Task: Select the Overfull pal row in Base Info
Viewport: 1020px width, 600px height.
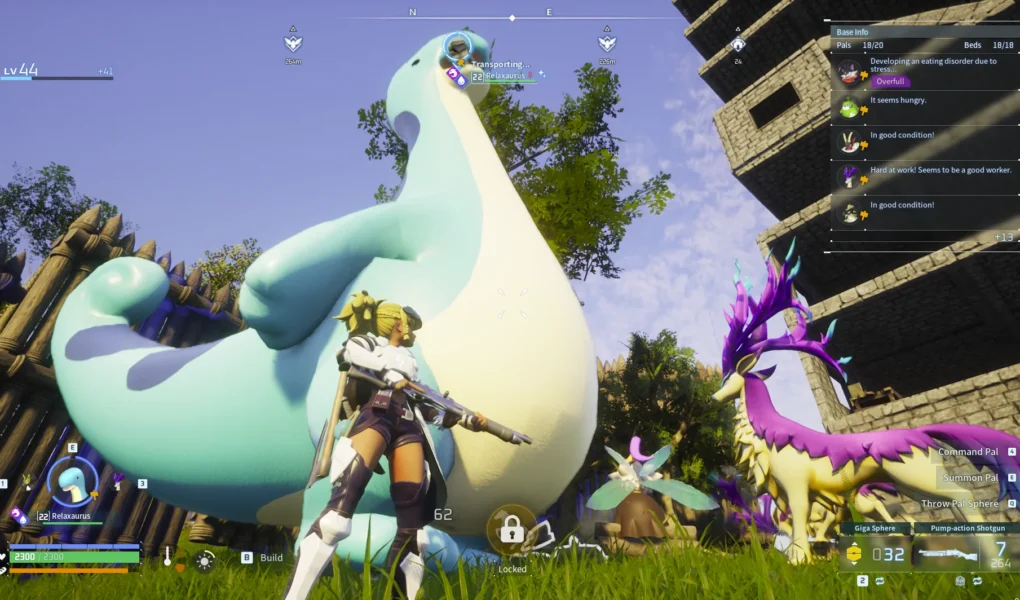Action: pos(920,71)
